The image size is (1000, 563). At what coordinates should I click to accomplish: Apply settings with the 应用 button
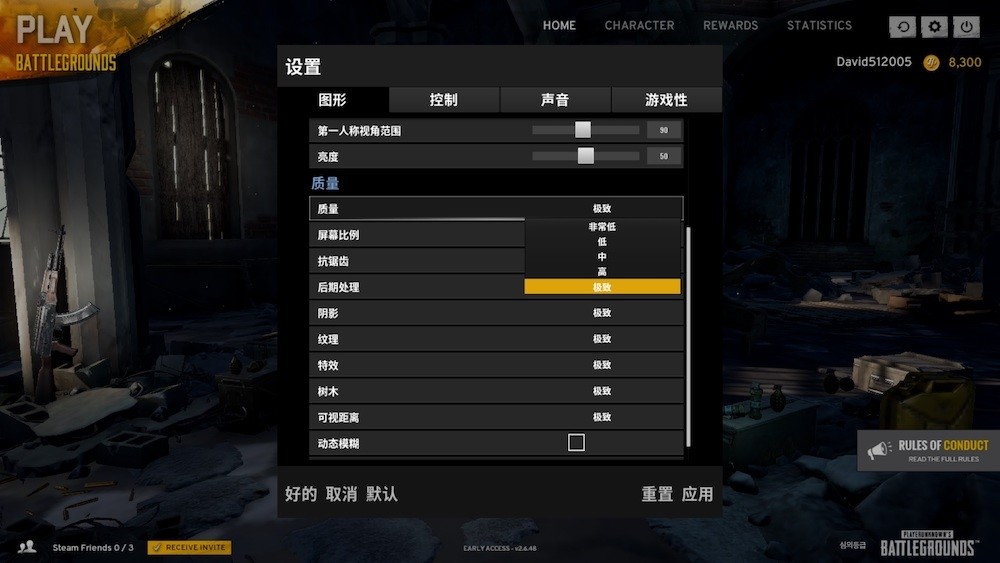[x=697, y=494]
